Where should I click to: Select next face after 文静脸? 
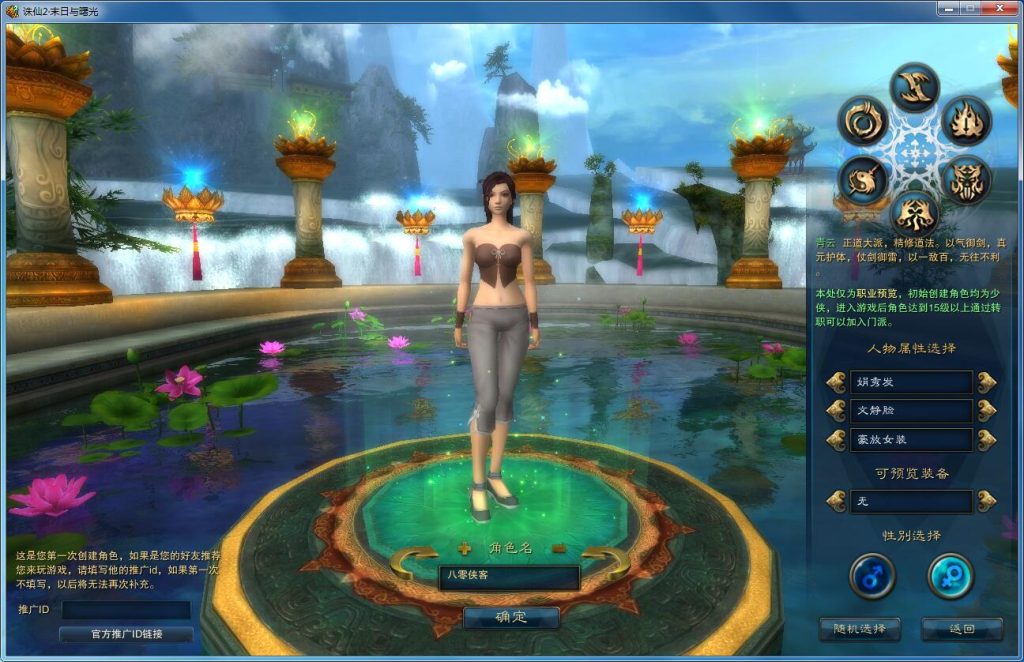click(987, 411)
